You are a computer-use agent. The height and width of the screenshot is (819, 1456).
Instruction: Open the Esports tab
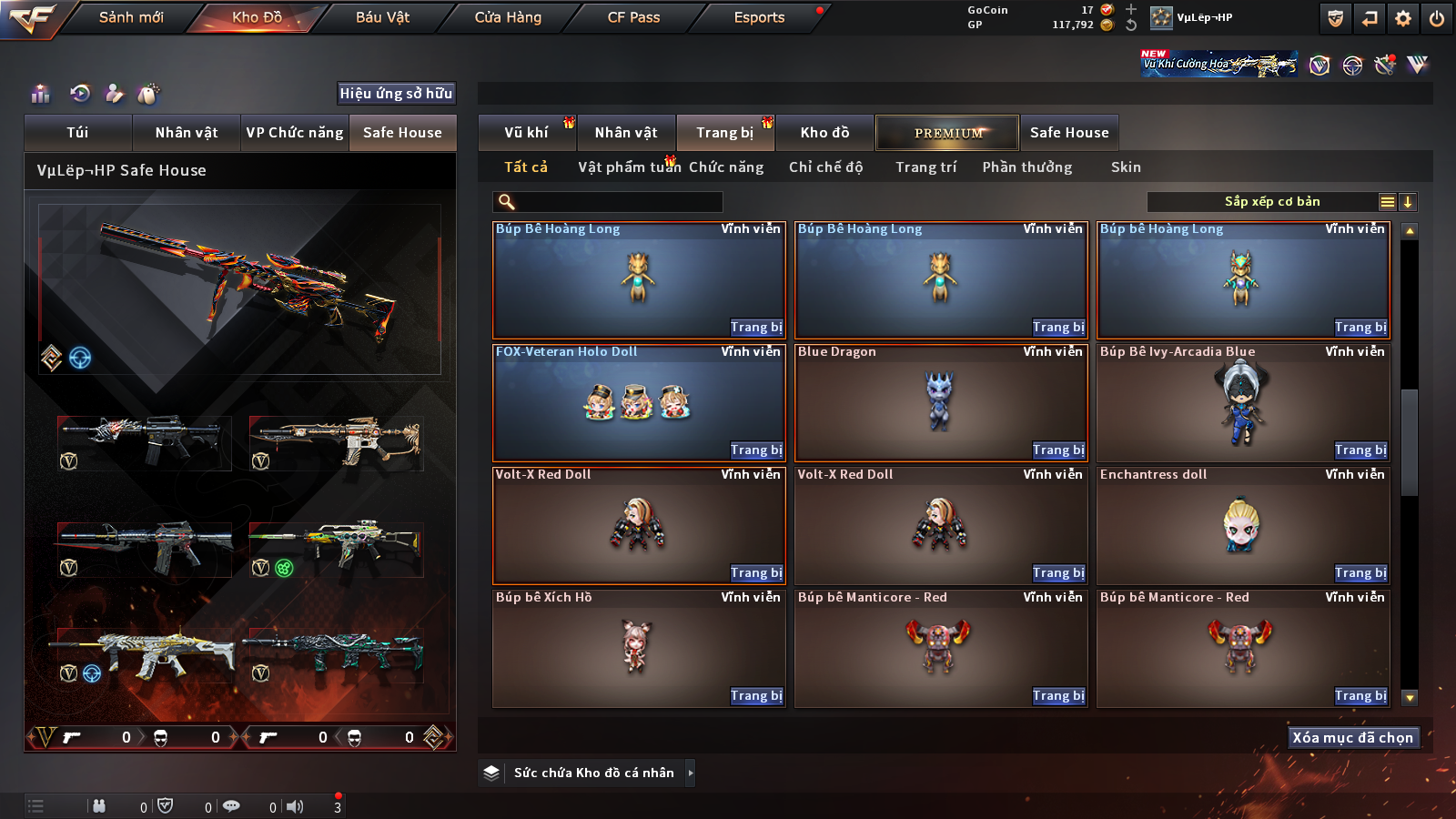pos(759,17)
